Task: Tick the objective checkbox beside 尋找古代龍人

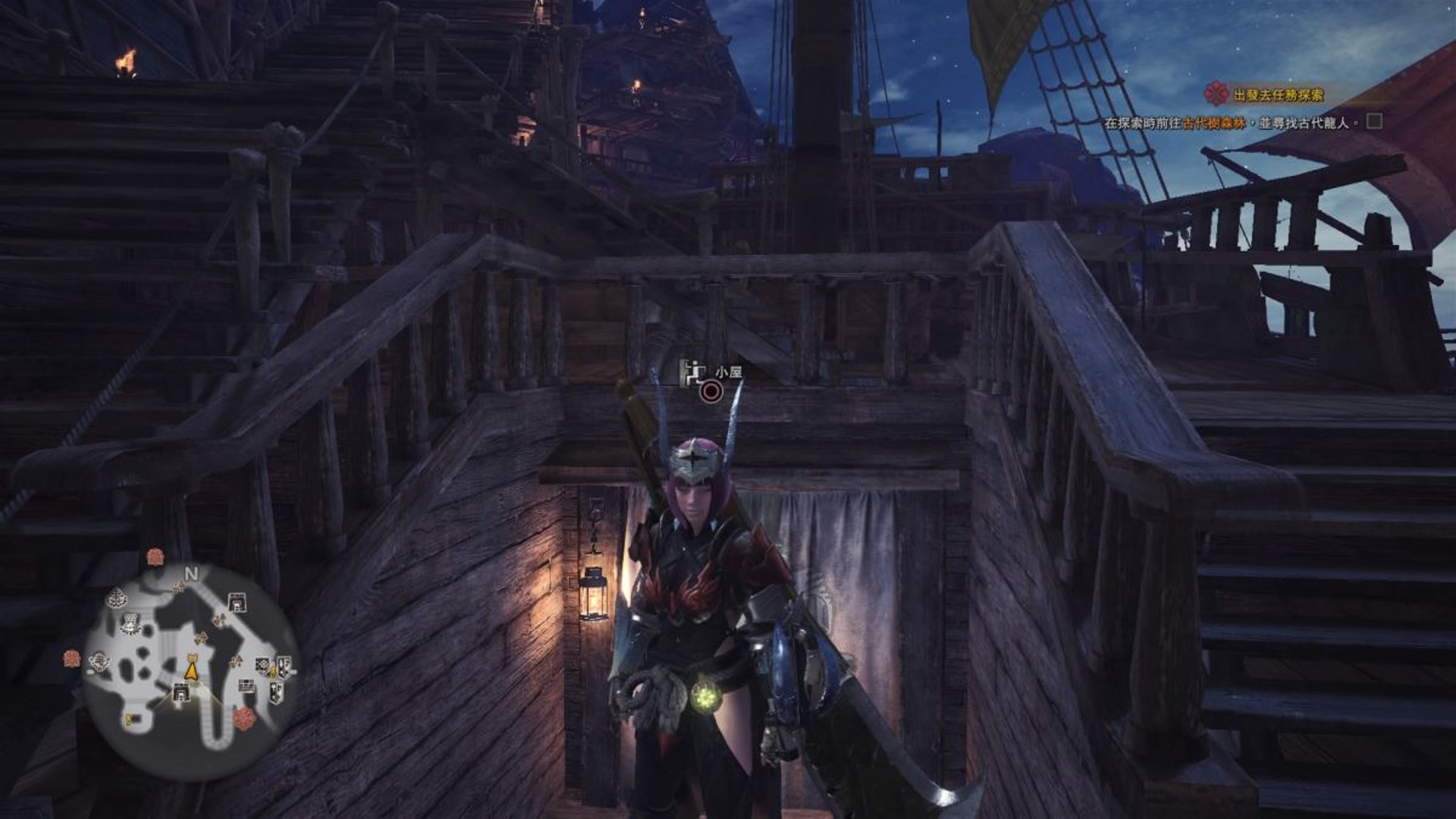Action: [1374, 121]
